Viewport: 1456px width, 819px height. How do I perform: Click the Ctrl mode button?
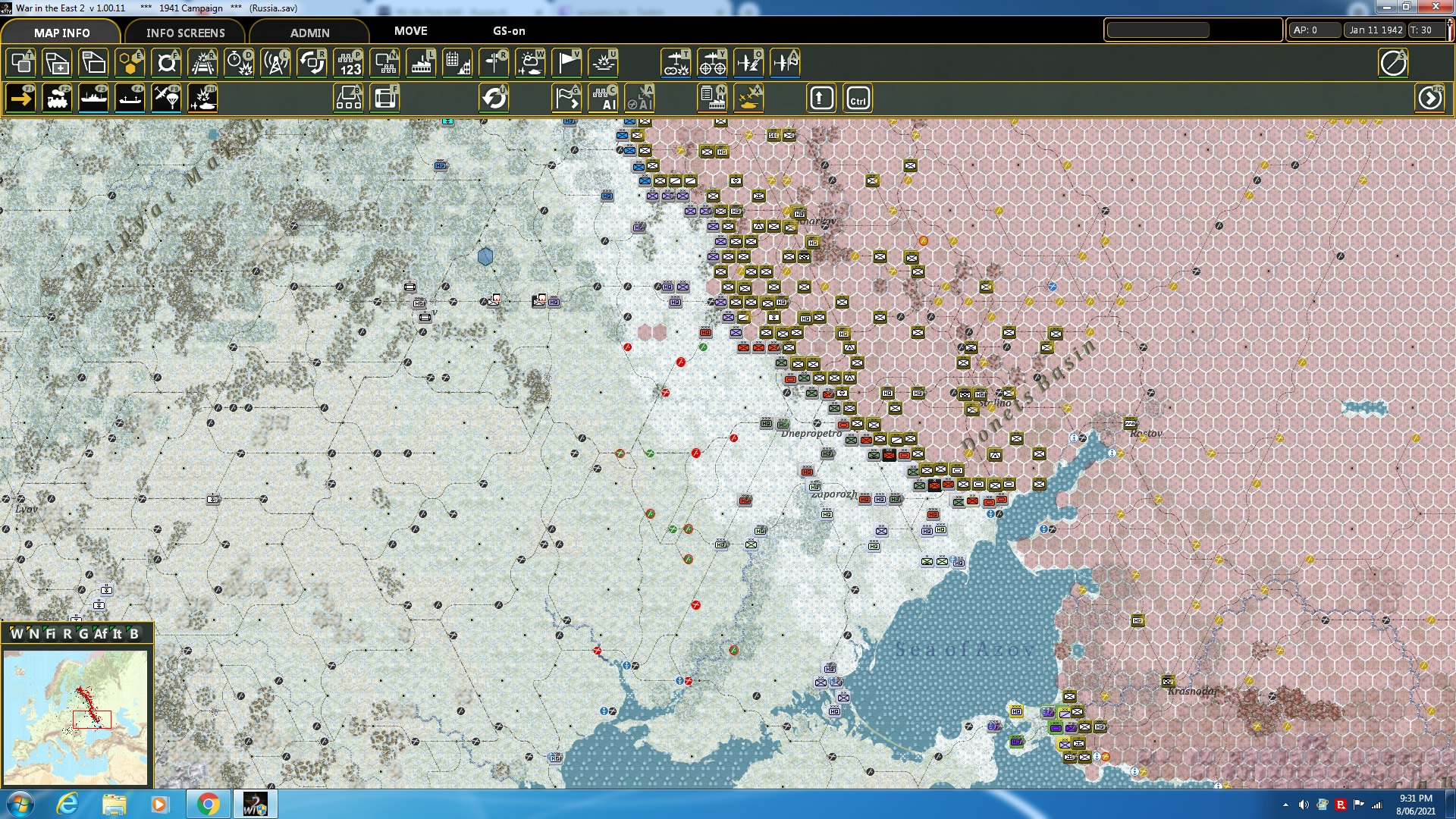click(858, 98)
